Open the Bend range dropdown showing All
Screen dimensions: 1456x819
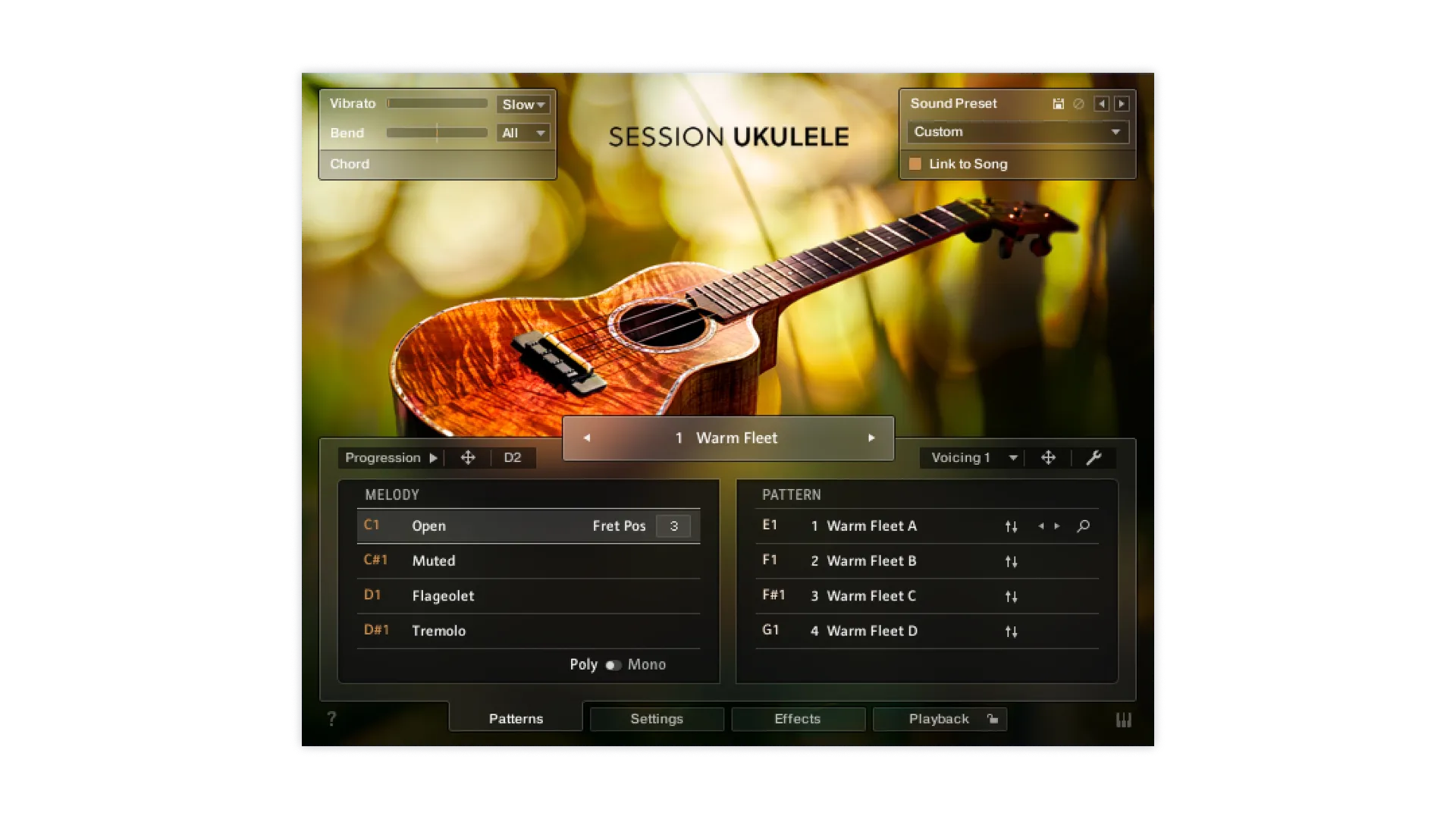tap(522, 133)
